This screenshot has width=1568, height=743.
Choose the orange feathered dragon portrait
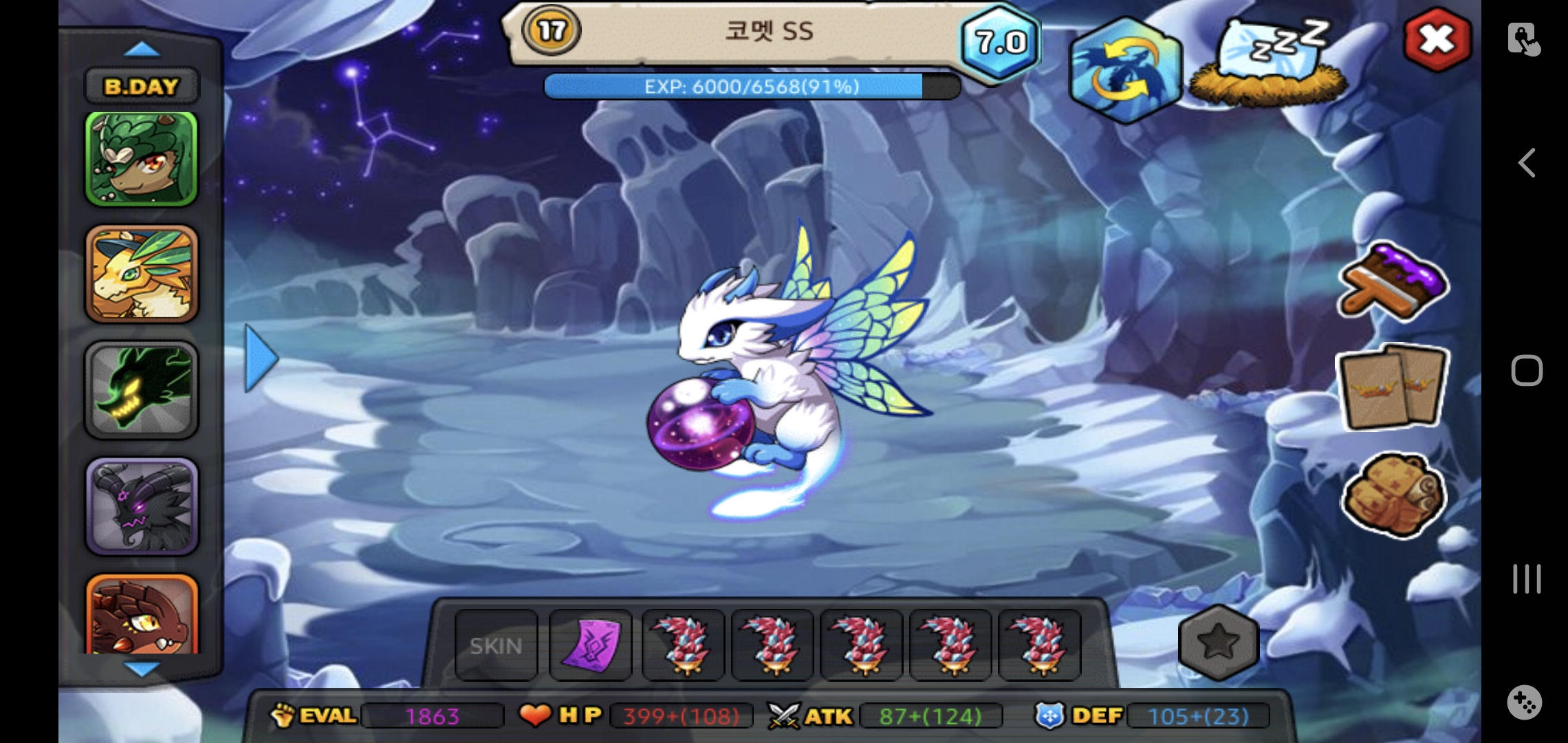pos(142,274)
